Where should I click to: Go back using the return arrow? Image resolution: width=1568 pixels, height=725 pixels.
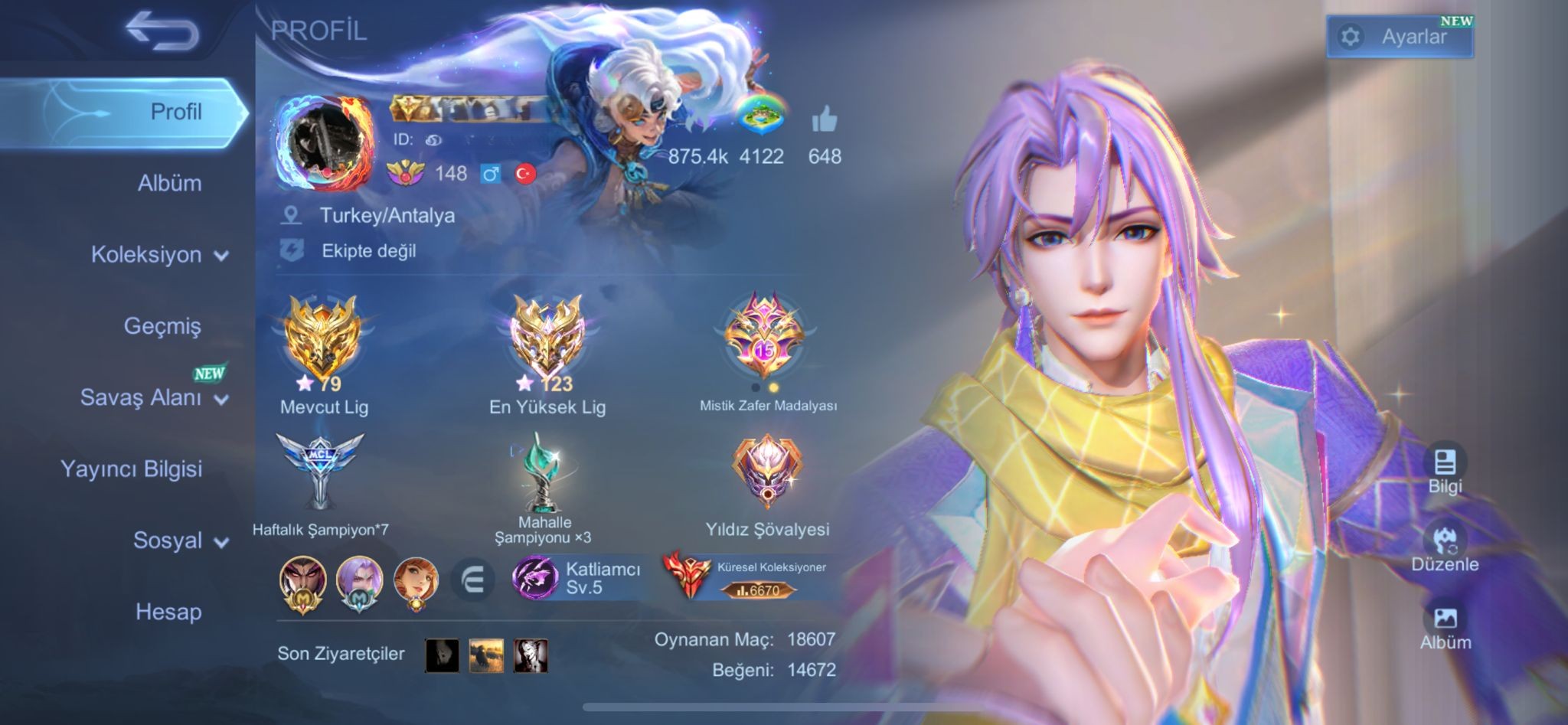point(162,32)
